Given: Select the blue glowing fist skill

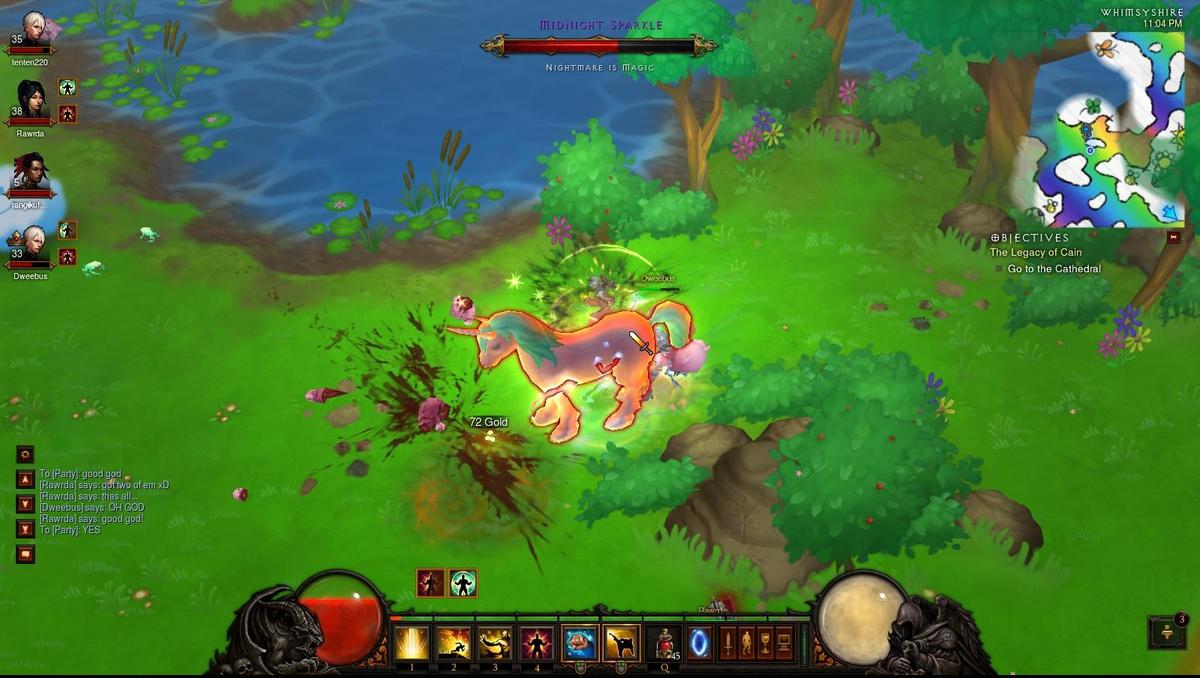Looking at the screenshot, I should pyautogui.click(x=580, y=643).
